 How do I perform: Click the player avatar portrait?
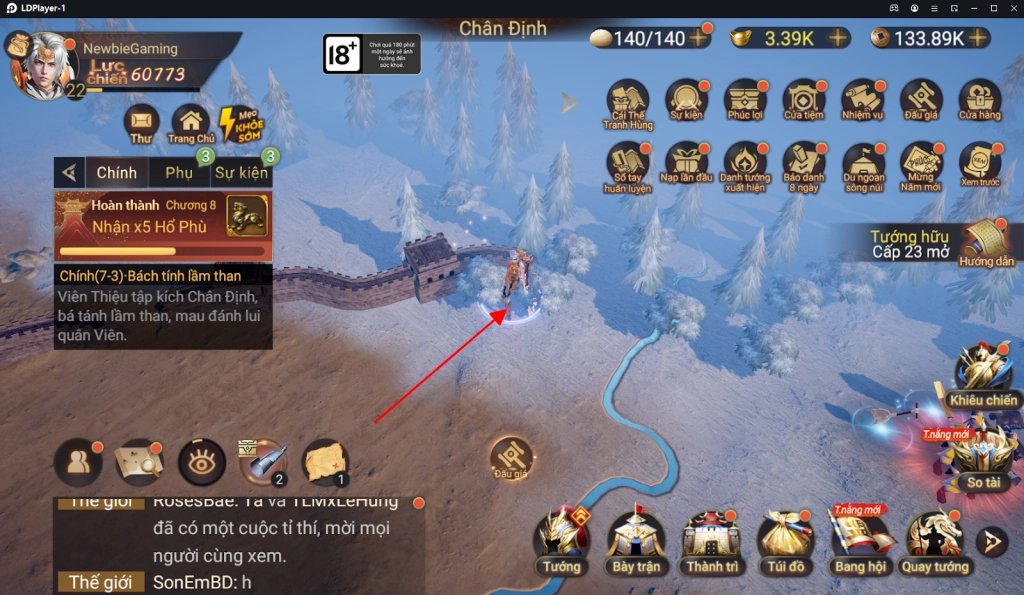[42, 65]
